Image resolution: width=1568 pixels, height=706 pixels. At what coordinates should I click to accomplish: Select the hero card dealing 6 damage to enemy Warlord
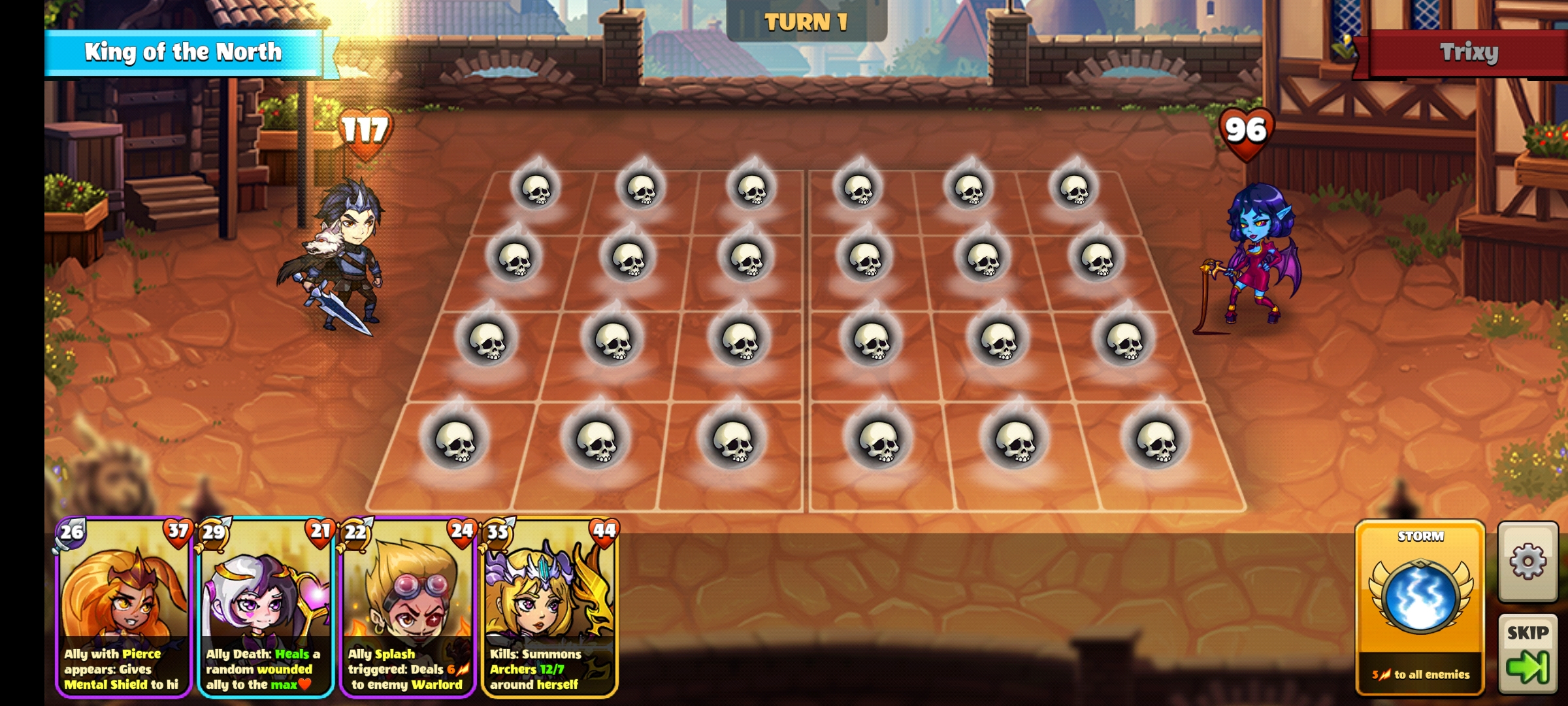(406, 608)
